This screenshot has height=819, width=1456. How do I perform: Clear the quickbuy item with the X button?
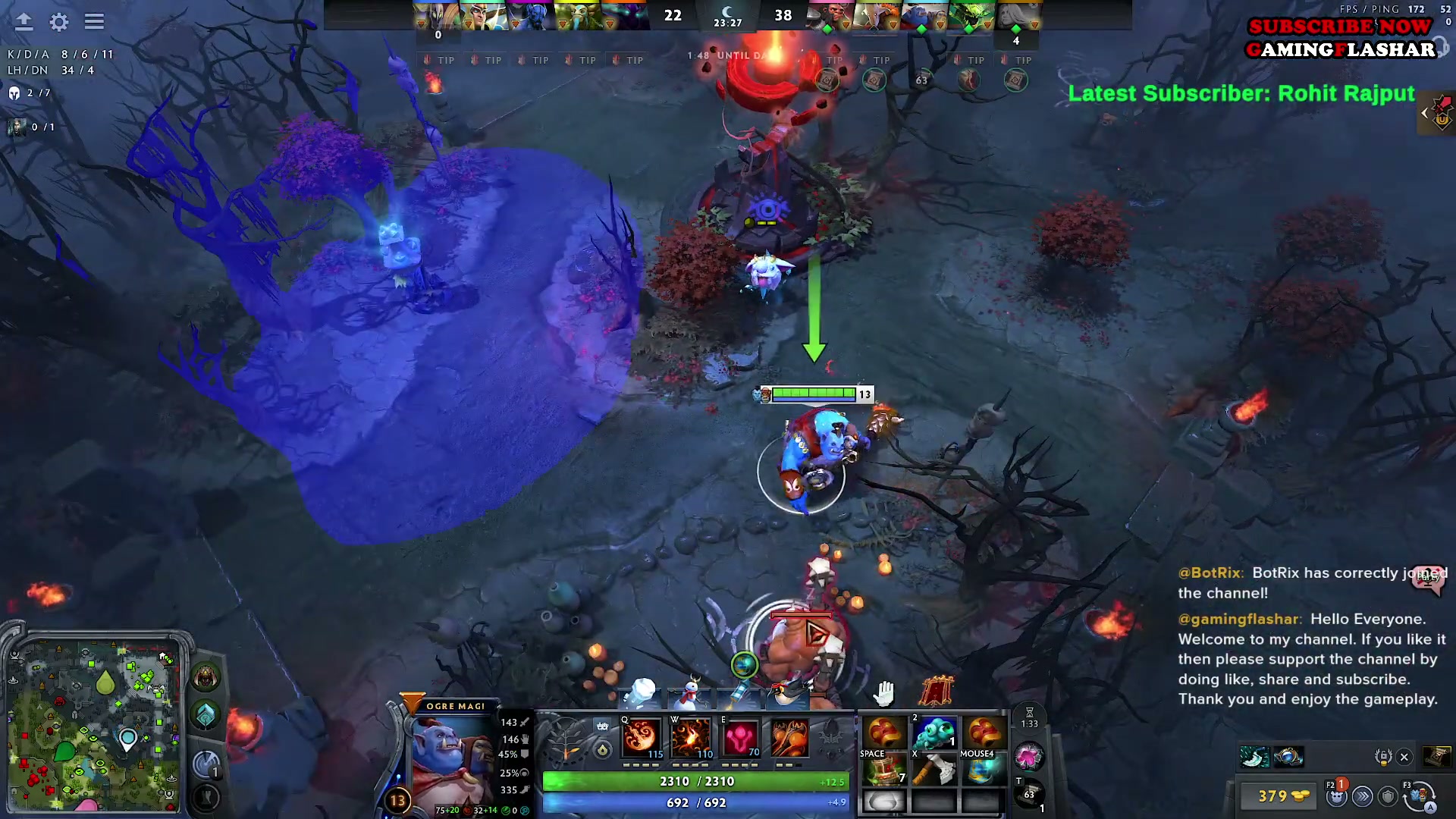pyautogui.click(x=1405, y=757)
